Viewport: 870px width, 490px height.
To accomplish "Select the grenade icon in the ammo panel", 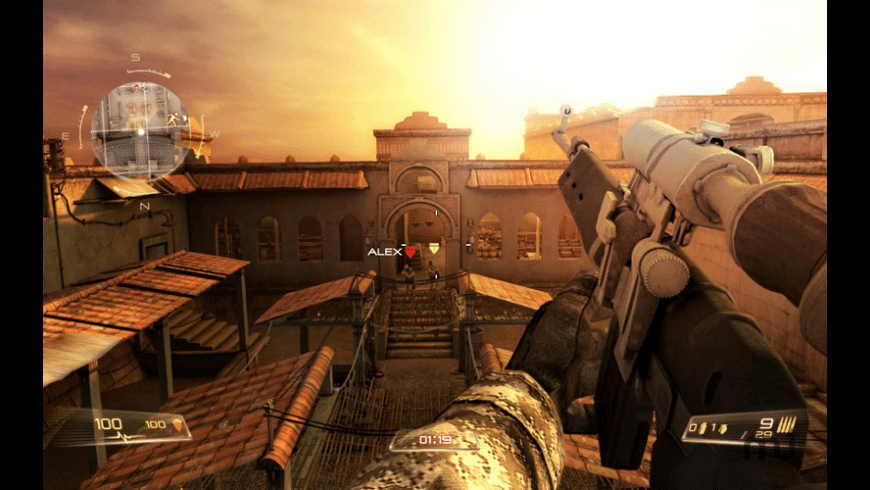I will click(722, 428).
